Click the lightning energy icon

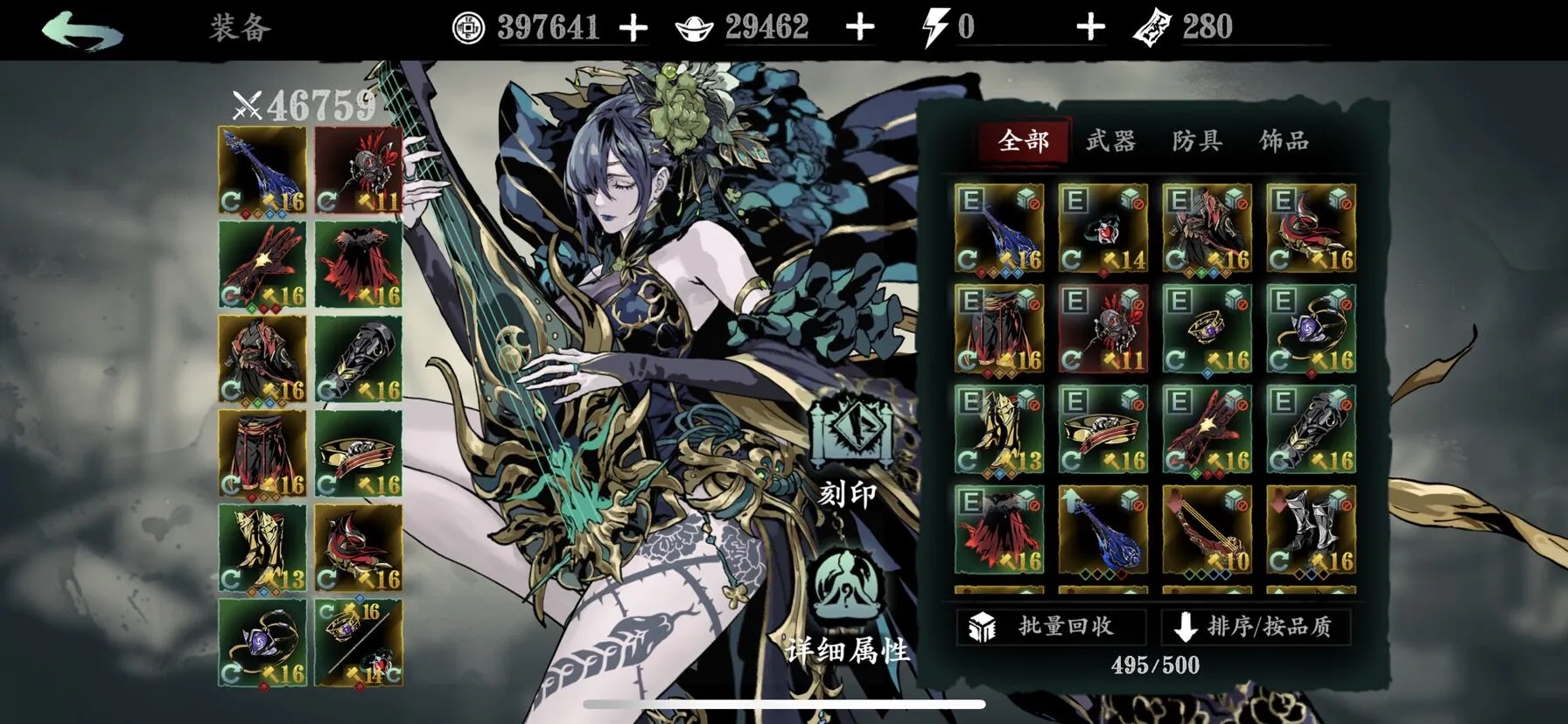click(x=934, y=25)
